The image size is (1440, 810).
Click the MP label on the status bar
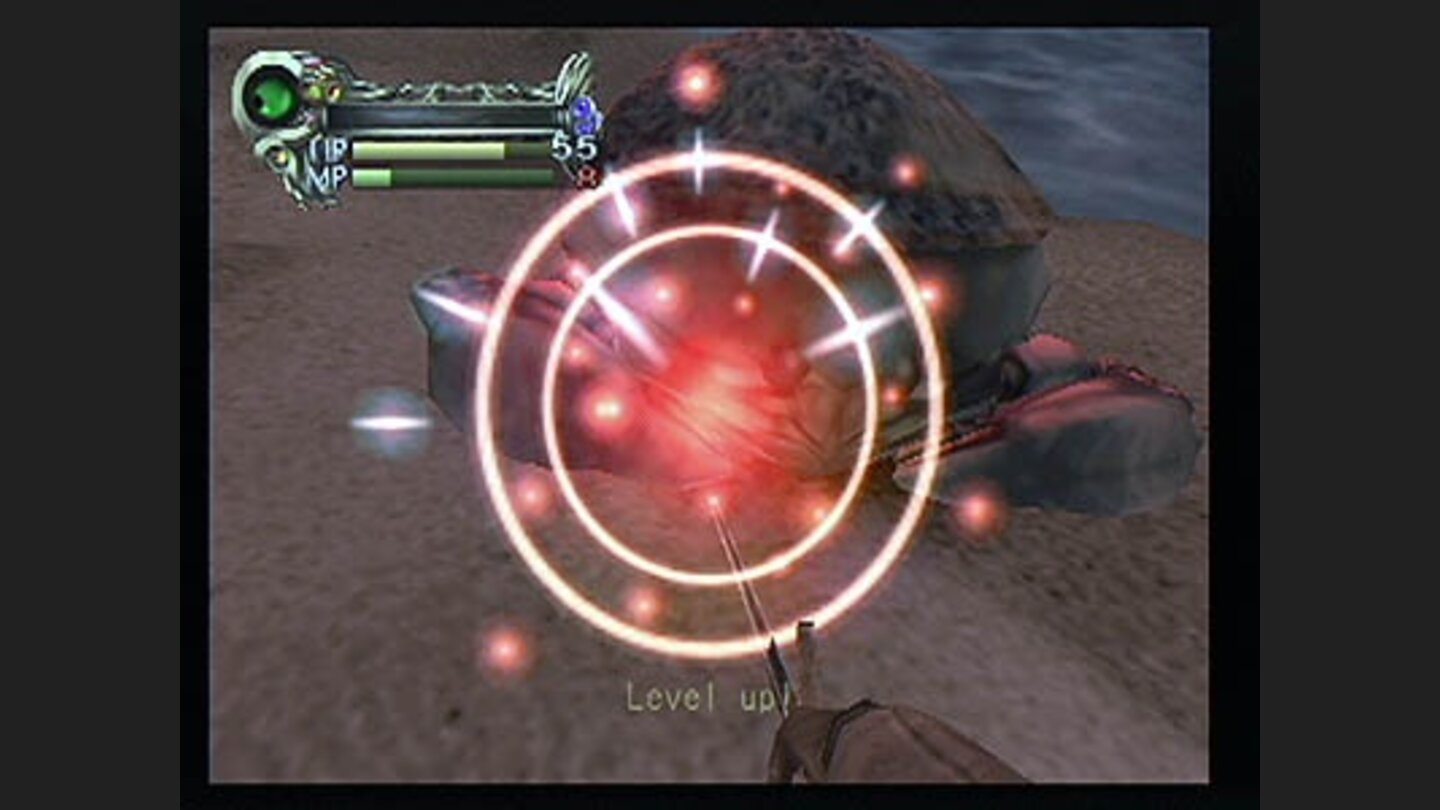pyautogui.click(x=330, y=176)
